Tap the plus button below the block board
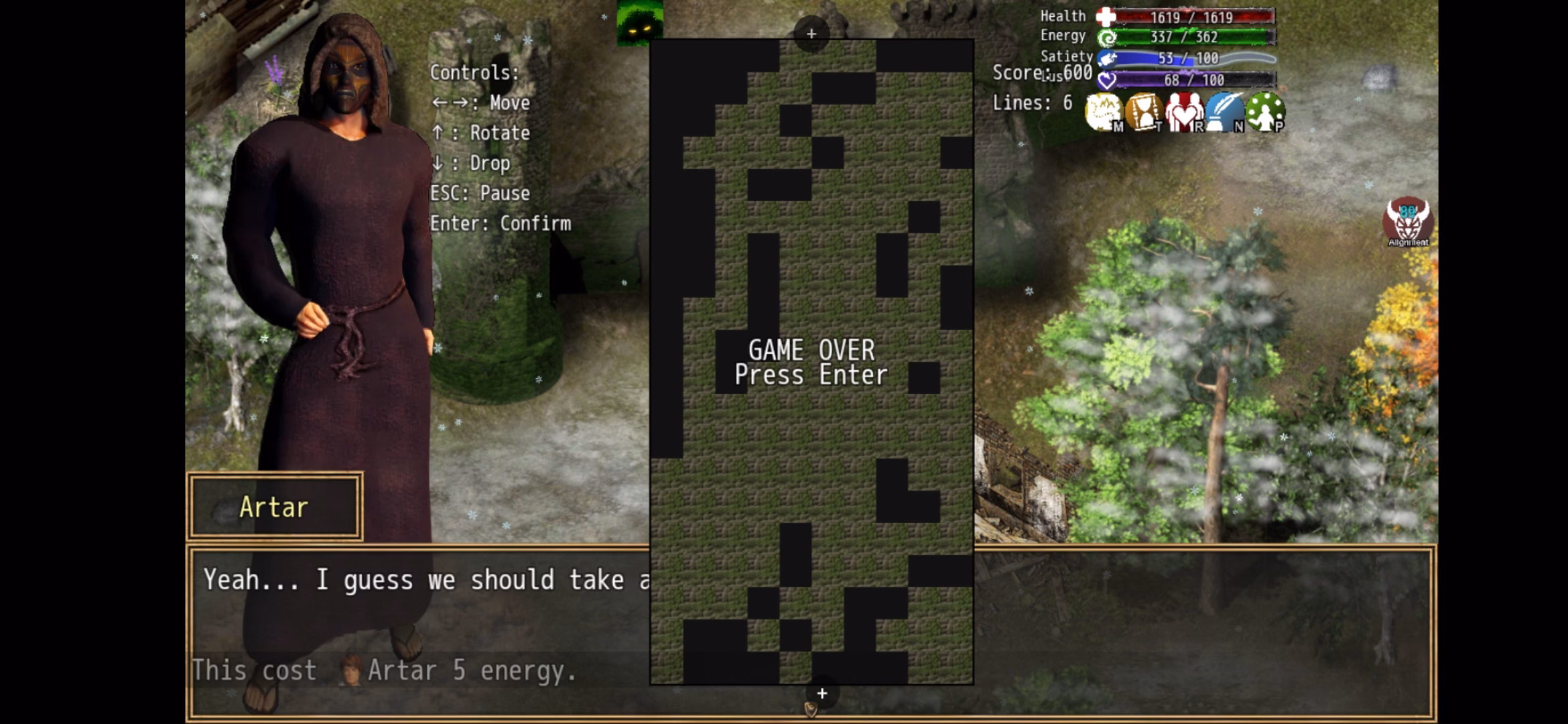1568x724 pixels. pos(822,694)
